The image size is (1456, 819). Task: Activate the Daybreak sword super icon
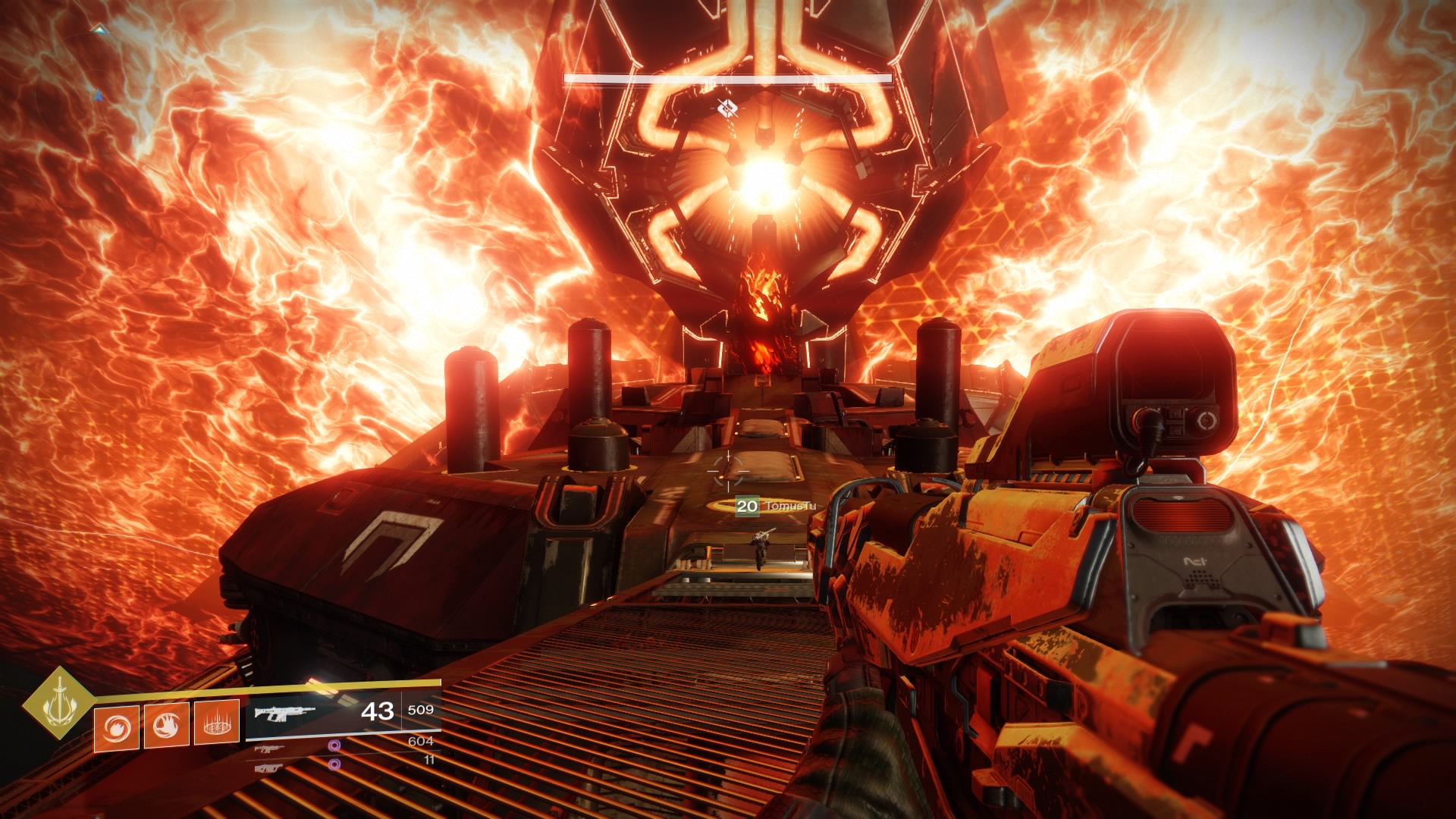click(58, 702)
